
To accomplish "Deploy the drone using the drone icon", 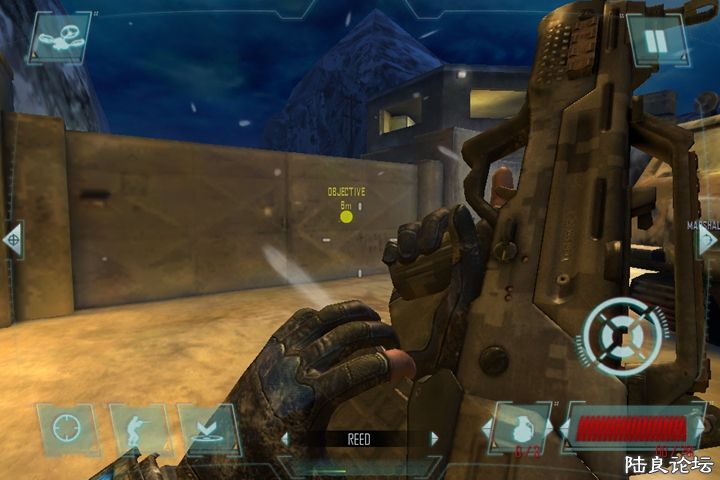I will [59, 38].
